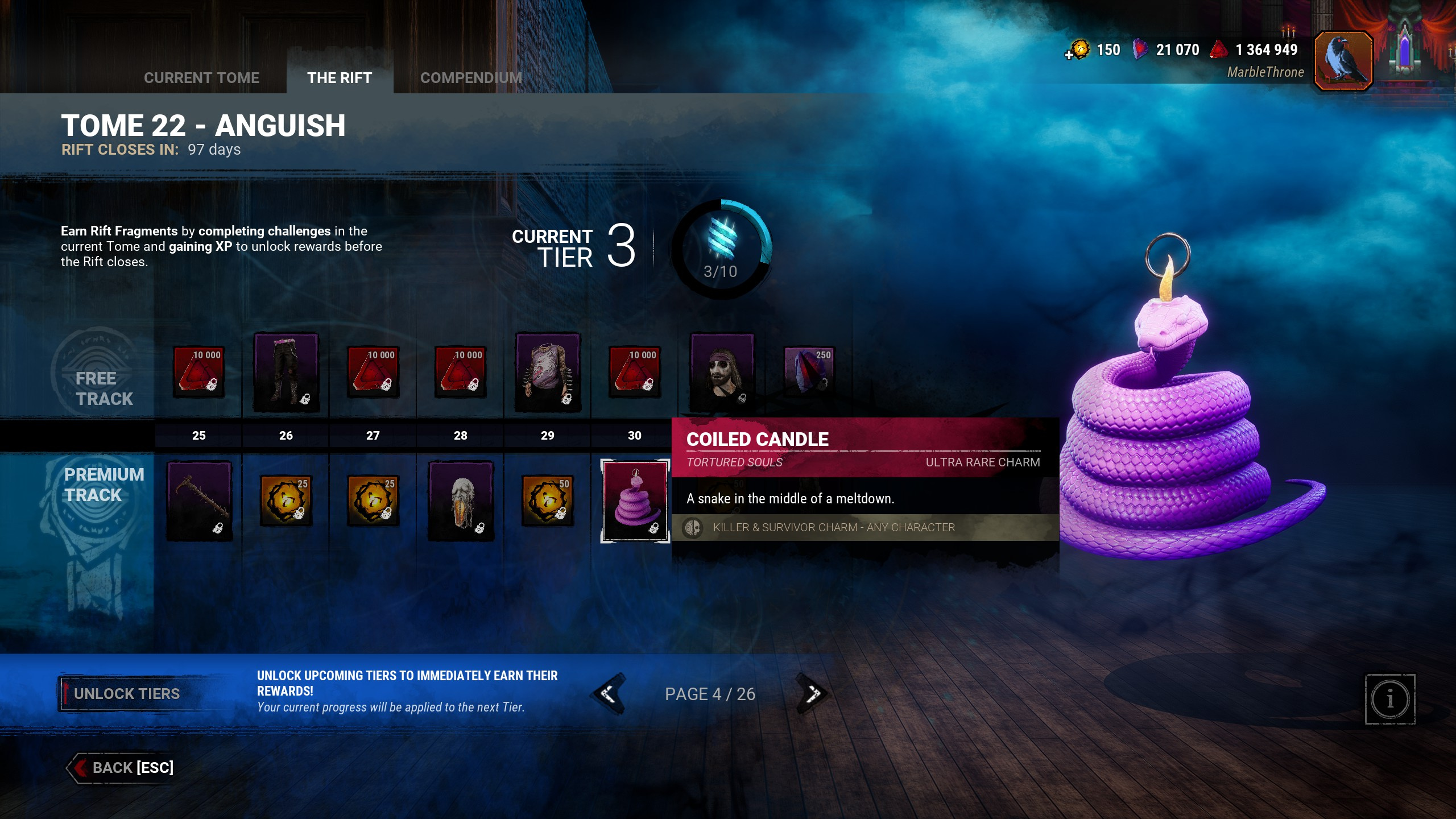Open the Compendium tab

tap(471, 78)
